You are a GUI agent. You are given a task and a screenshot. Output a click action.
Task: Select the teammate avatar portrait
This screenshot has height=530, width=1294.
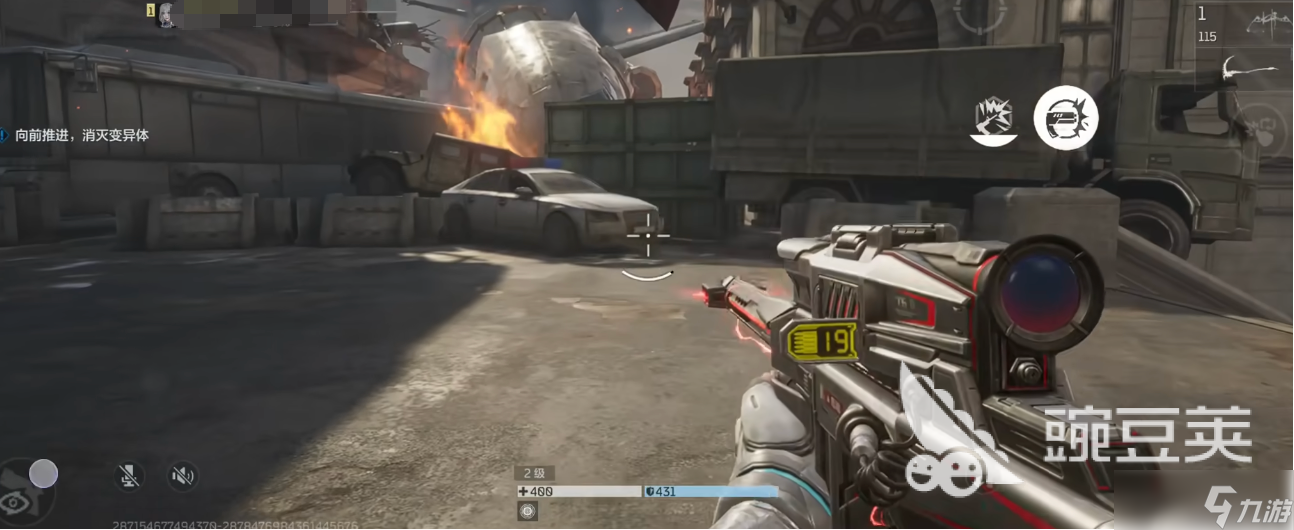pyautogui.click(x=167, y=14)
